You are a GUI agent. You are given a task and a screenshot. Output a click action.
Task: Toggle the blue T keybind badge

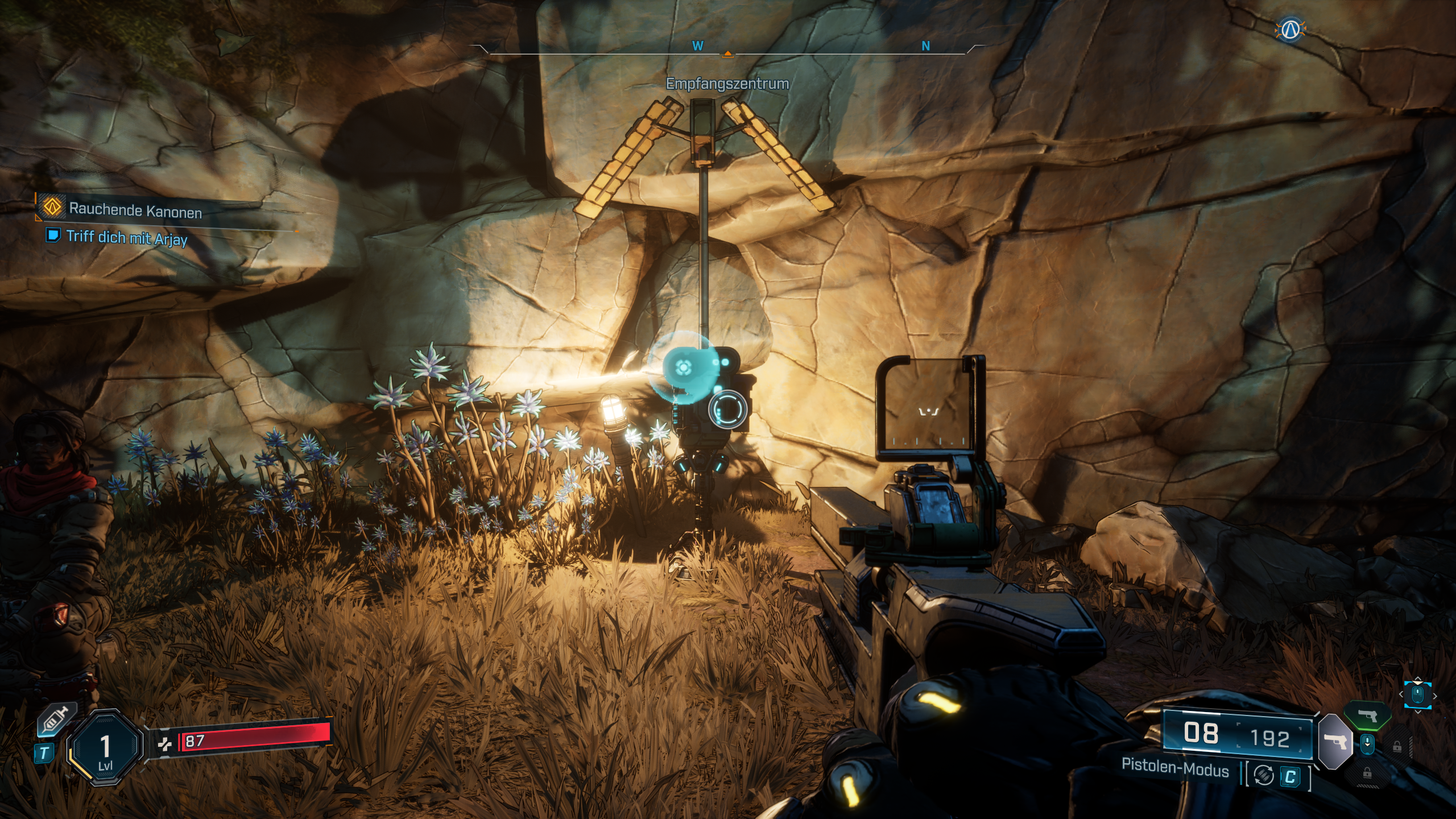[44, 752]
